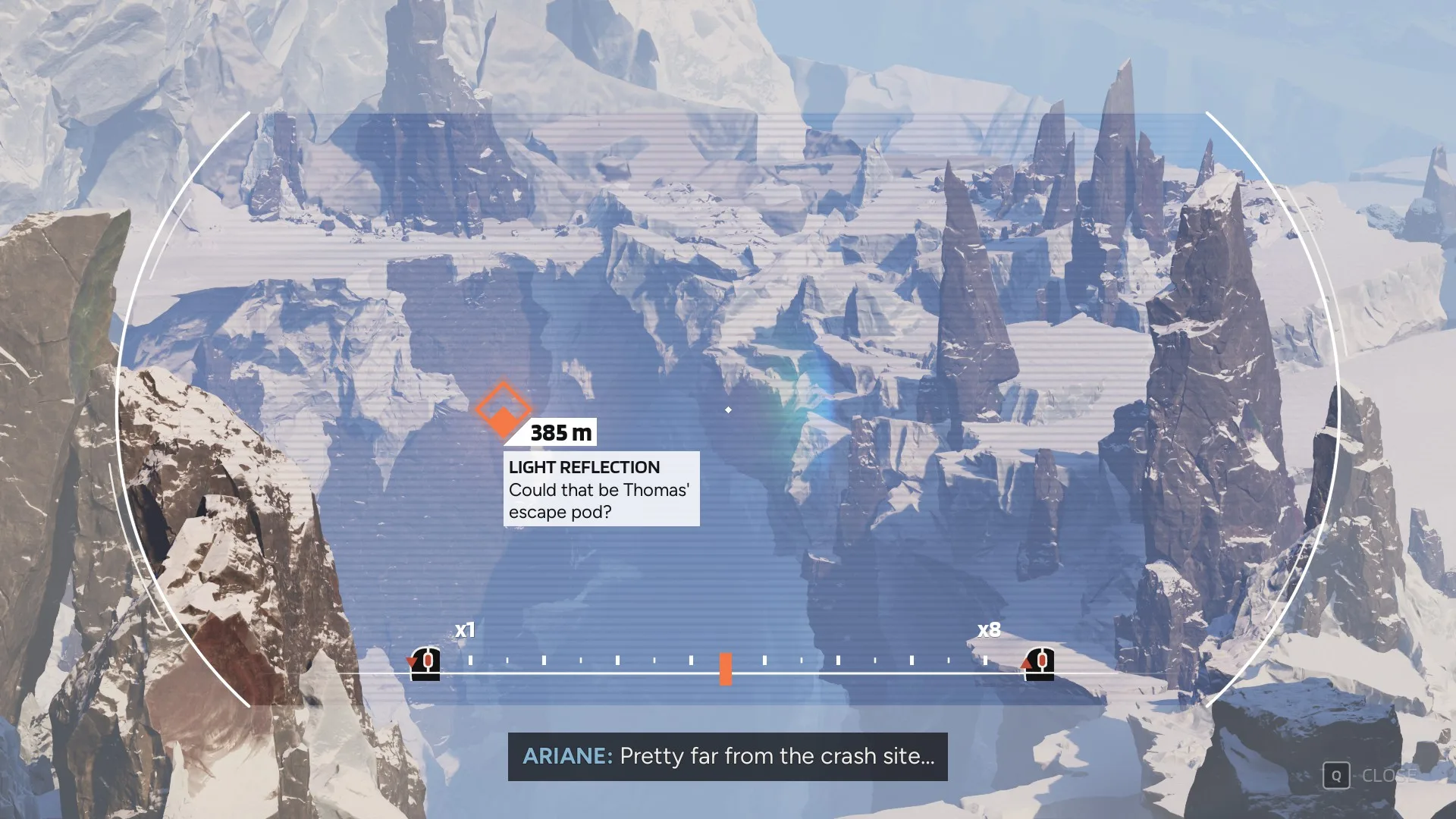1456x819 pixels.
Task: Click the orange zoom slider handle
Action: pos(726,669)
